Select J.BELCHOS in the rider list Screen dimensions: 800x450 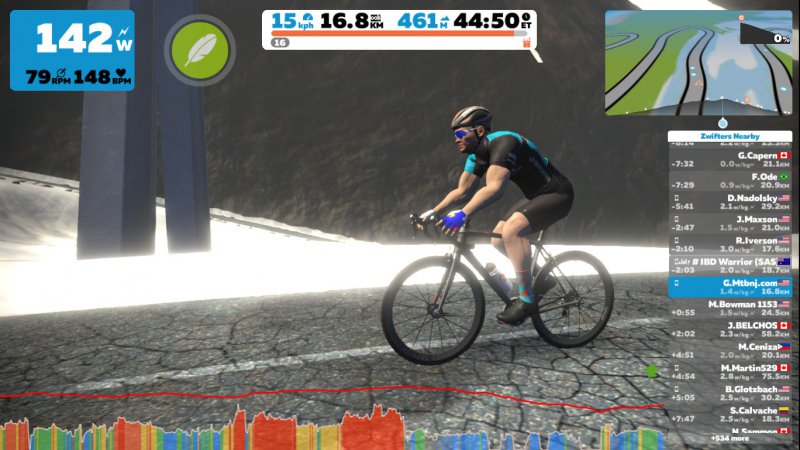point(730,329)
